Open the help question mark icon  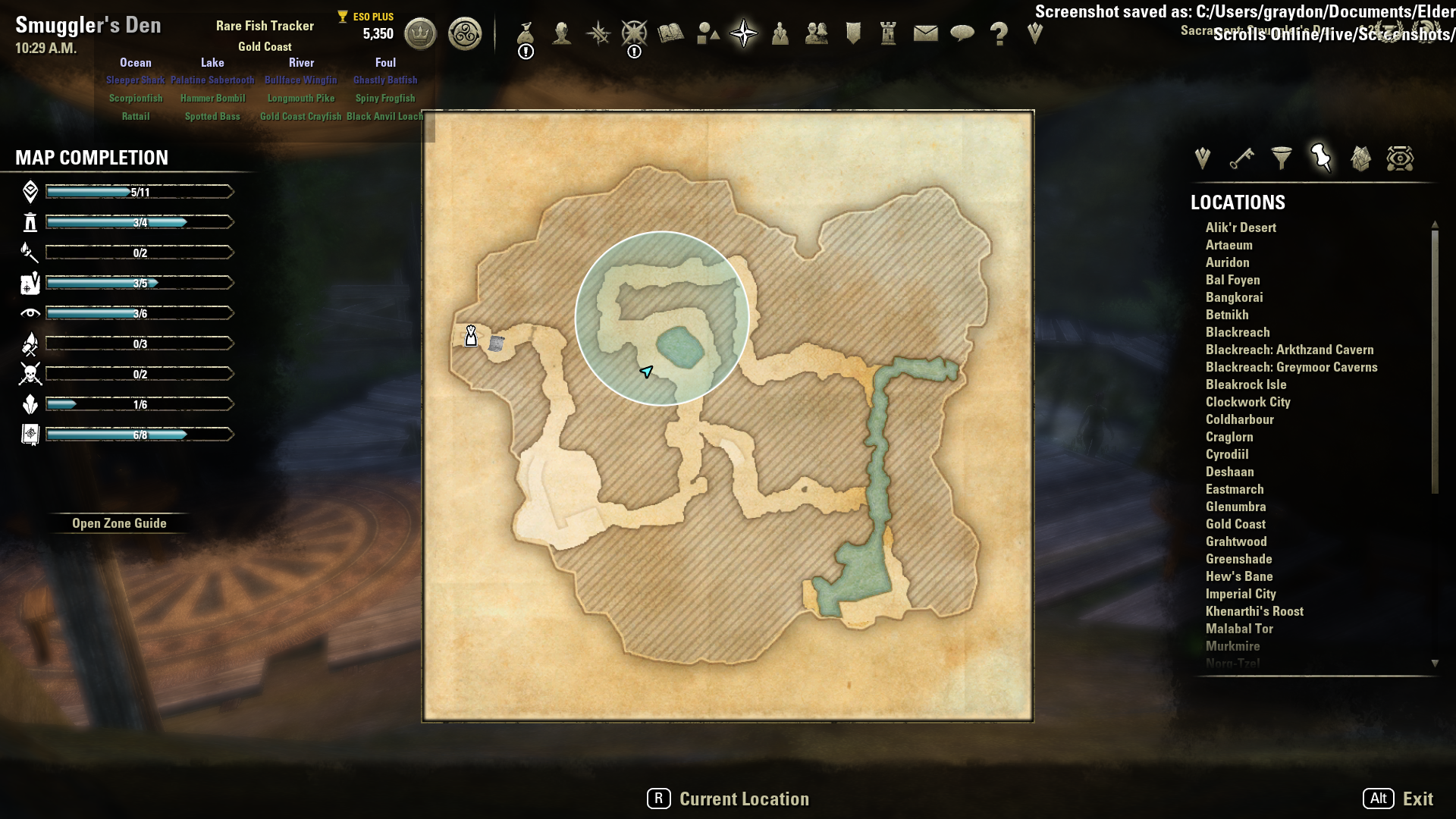coord(999,33)
